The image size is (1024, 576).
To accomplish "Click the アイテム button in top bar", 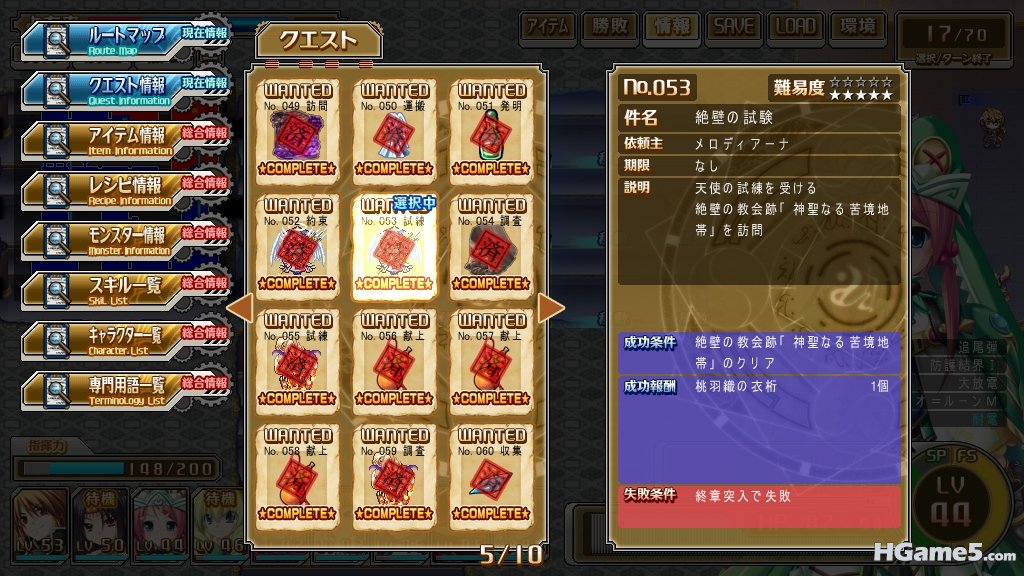I will pyautogui.click(x=548, y=27).
